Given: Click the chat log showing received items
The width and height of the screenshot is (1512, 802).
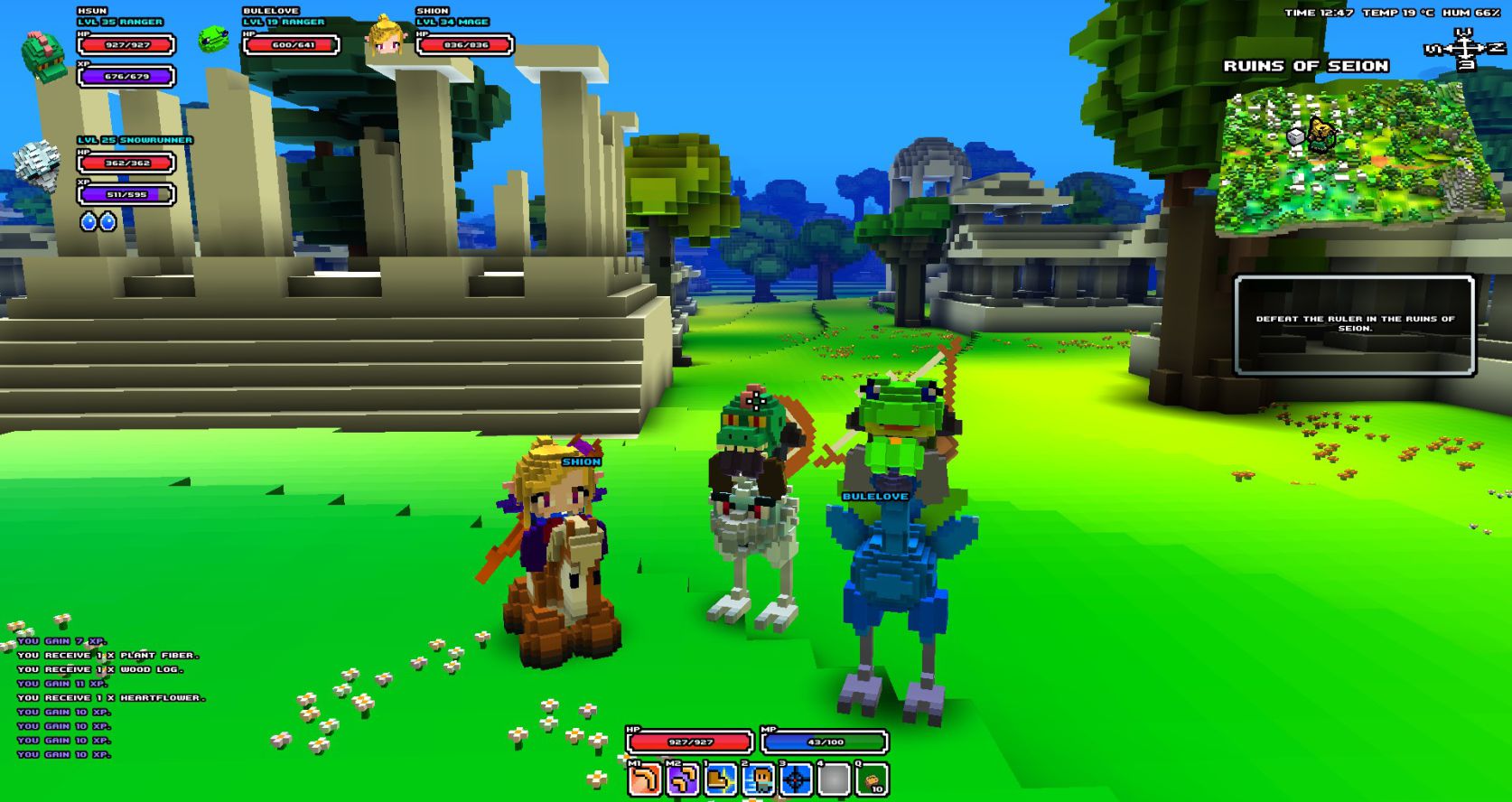Looking at the screenshot, I should point(108,697).
